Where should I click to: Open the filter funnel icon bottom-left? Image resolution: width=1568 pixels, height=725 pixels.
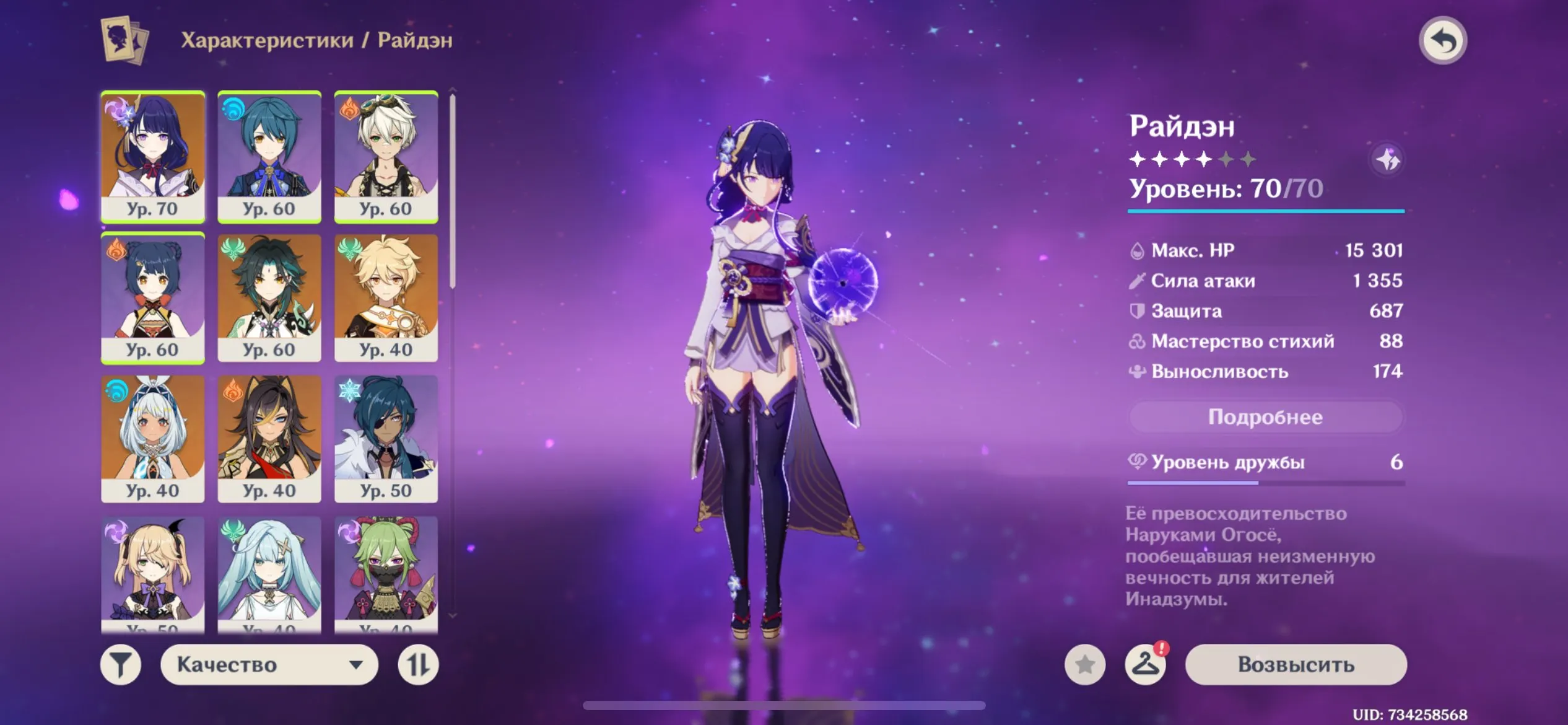(x=121, y=664)
